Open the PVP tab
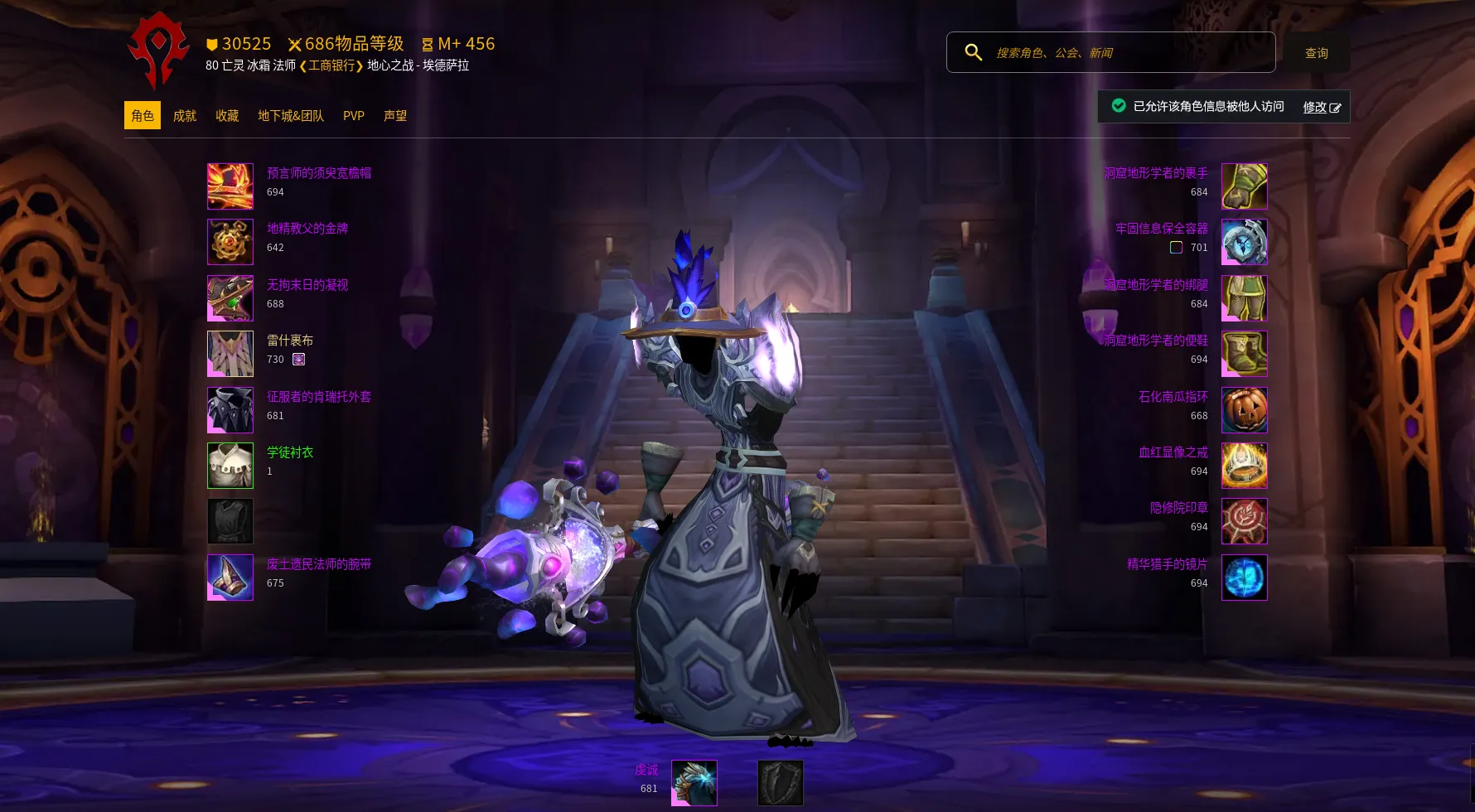 (x=354, y=116)
